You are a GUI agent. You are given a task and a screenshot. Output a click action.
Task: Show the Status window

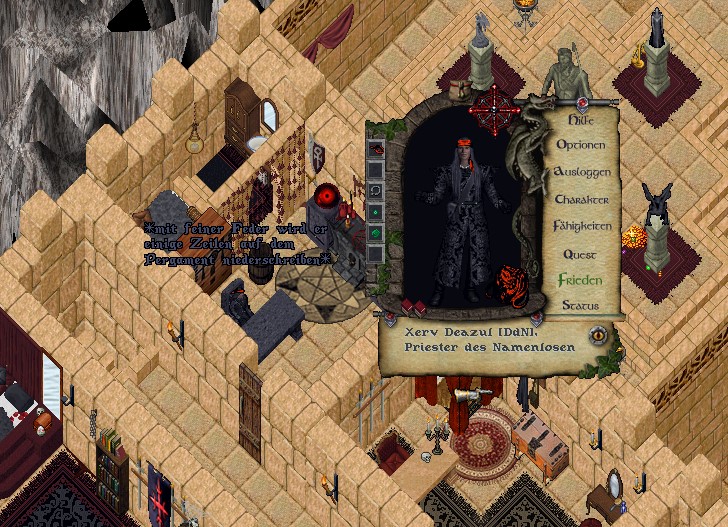pos(580,305)
